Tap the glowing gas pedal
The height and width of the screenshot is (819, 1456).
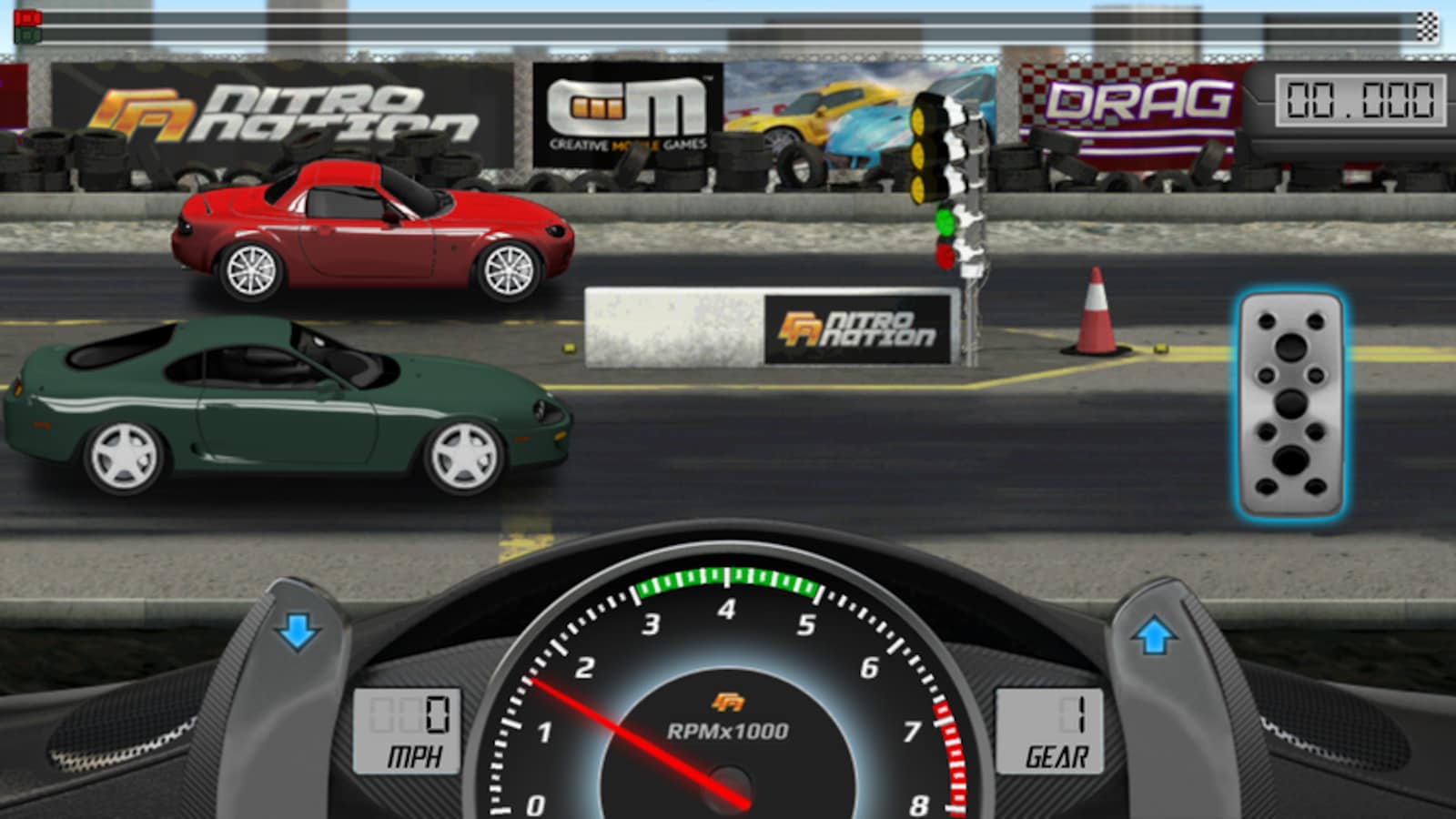click(1290, 403)
